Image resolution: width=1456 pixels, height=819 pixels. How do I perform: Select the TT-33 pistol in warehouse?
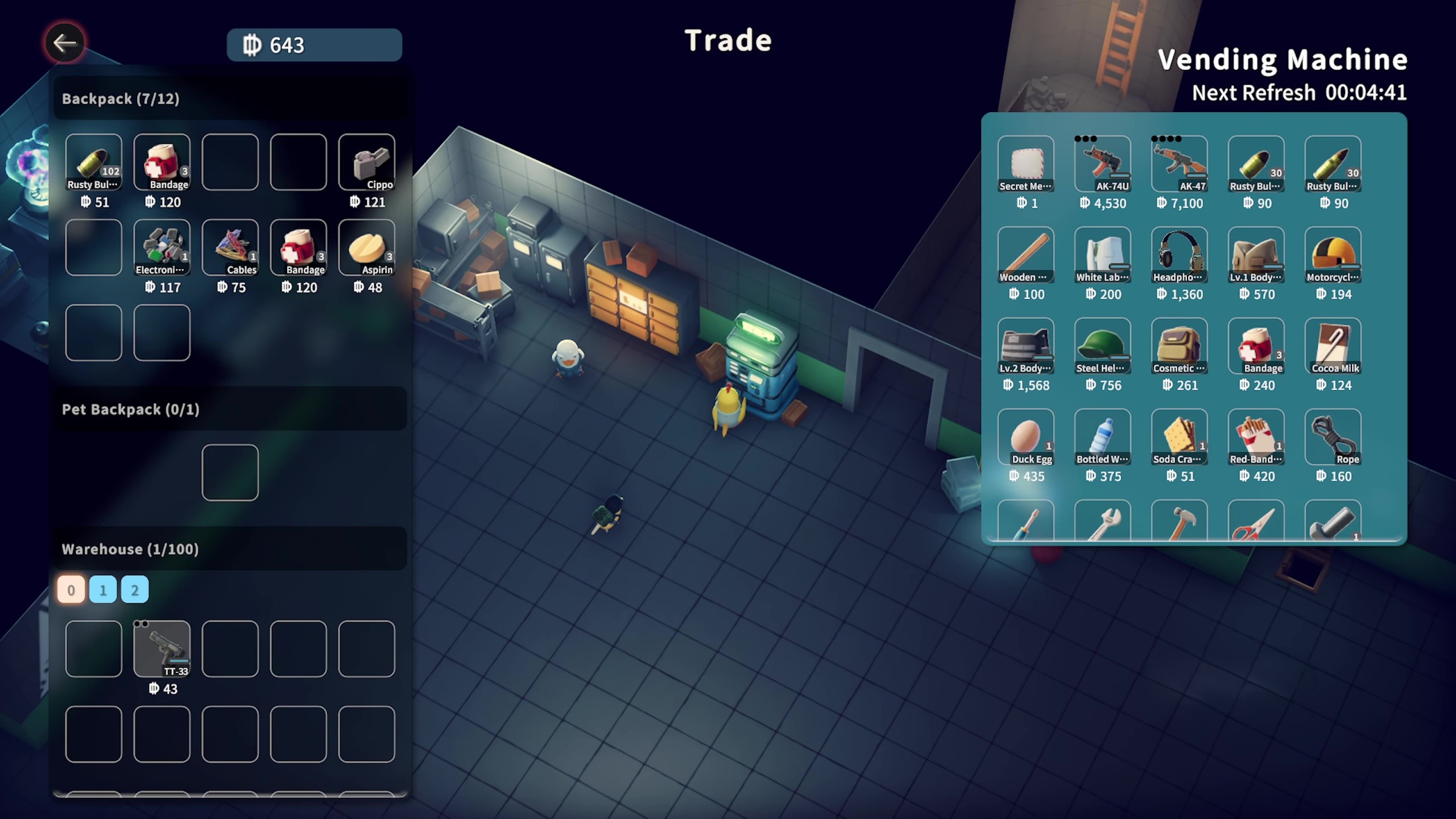point(162,649)
